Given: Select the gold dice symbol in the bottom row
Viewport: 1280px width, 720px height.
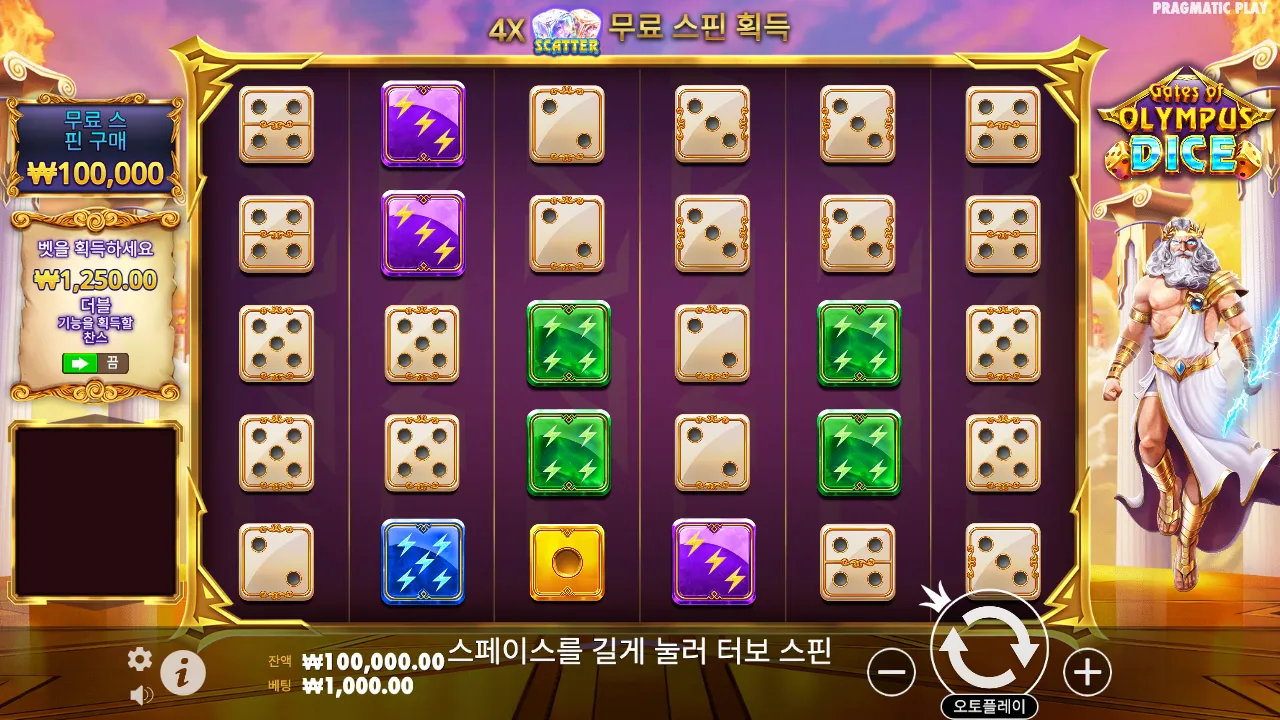Looking at the screenshot, I should coord(567,563).
